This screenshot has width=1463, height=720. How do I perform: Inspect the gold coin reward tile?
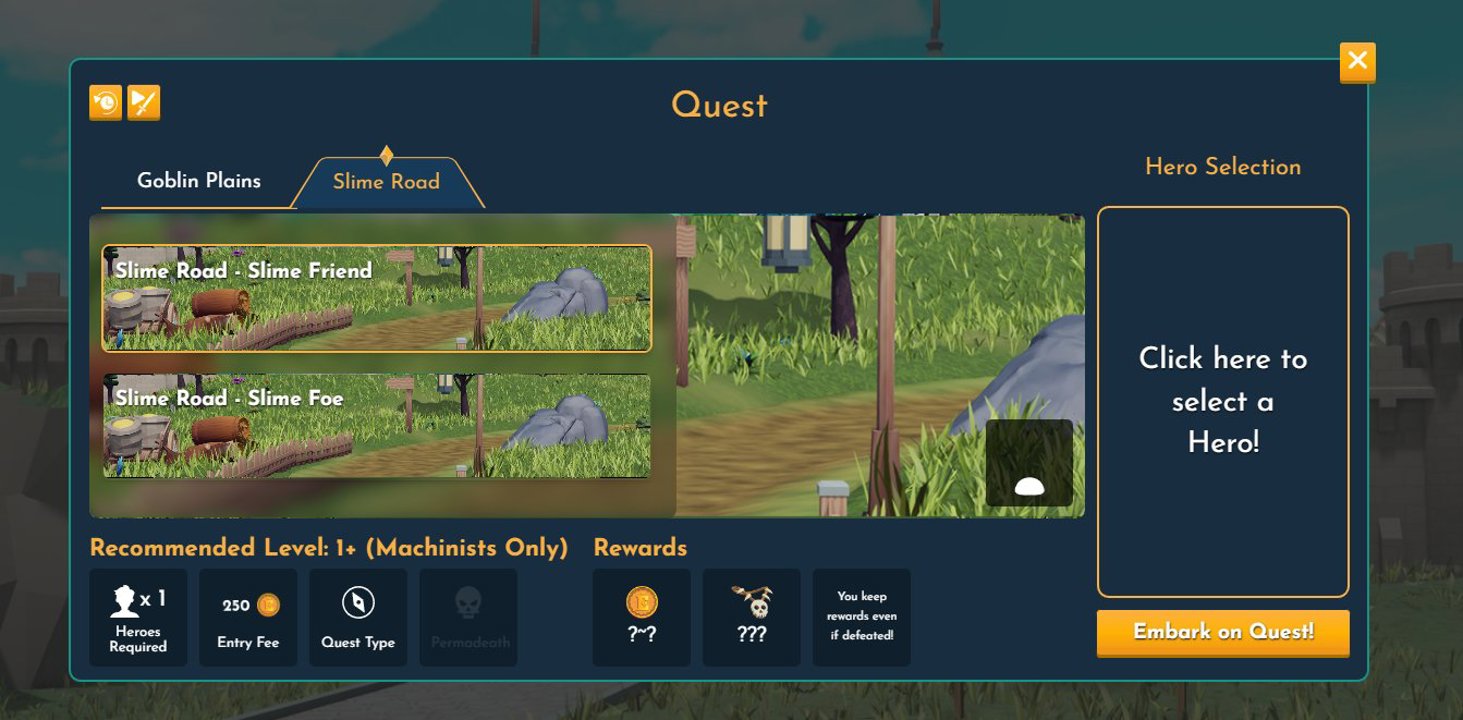pyautogui.click(x=641, y=617)
